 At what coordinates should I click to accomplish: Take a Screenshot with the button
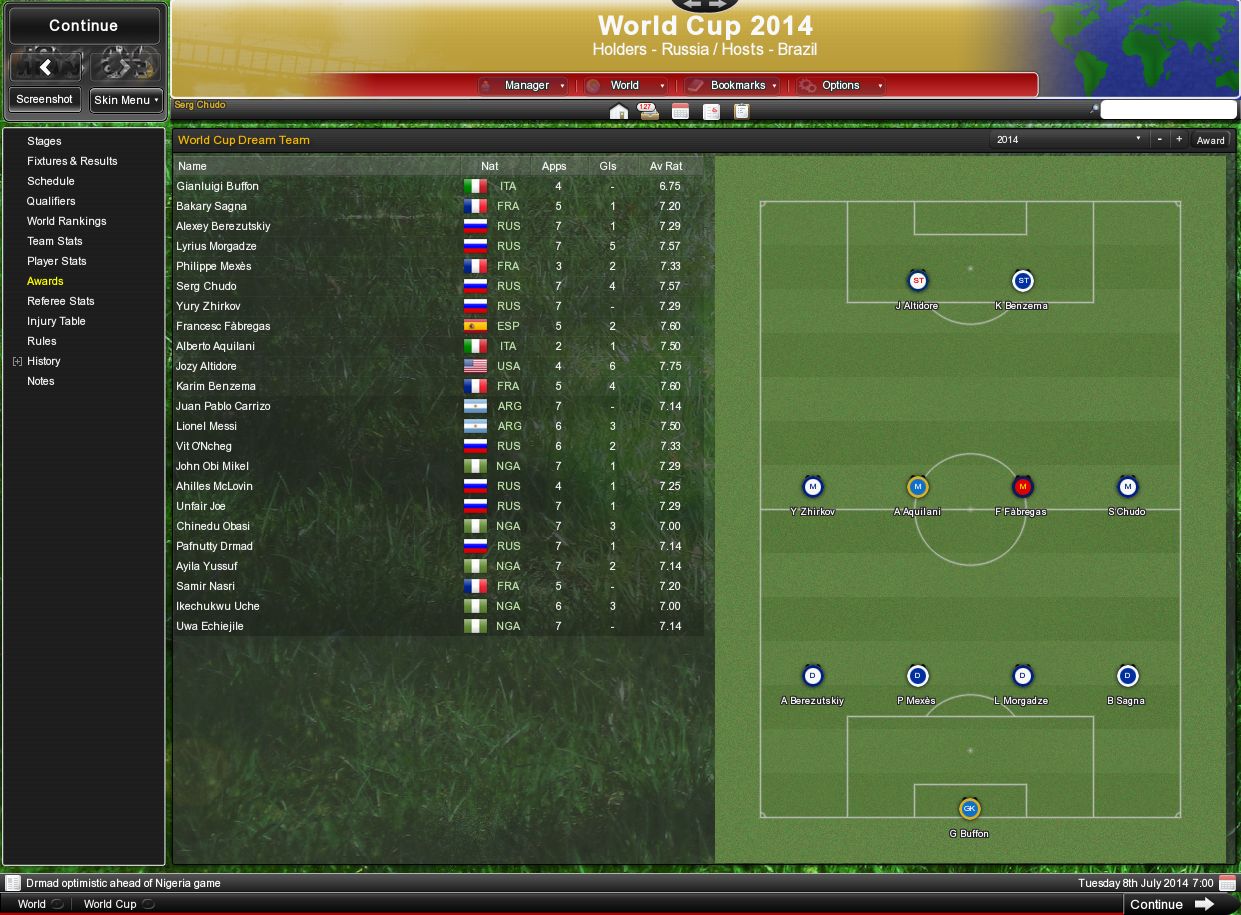point(45,100)
